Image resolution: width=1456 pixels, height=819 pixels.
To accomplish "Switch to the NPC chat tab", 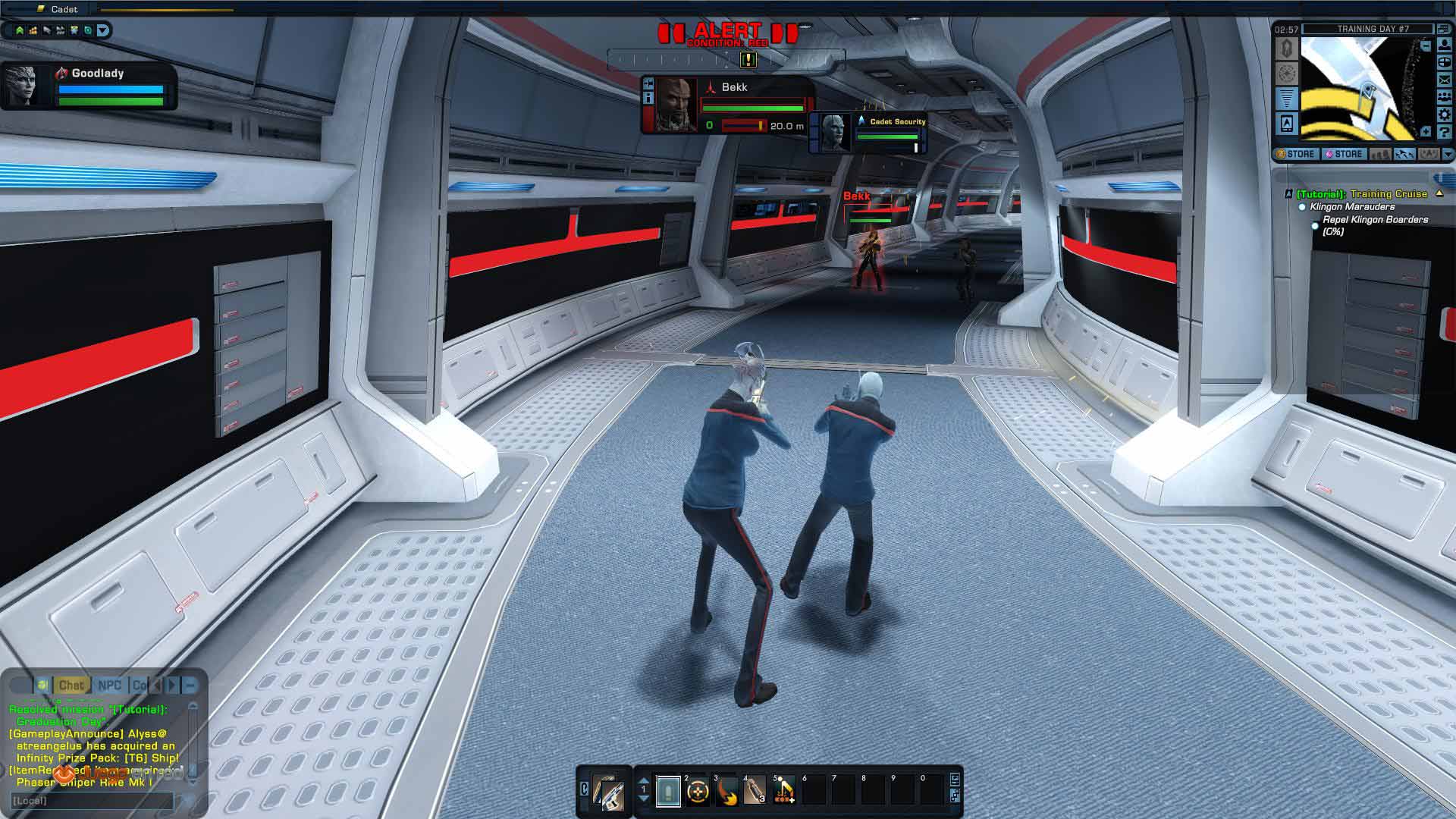I will tap(109, 686).
